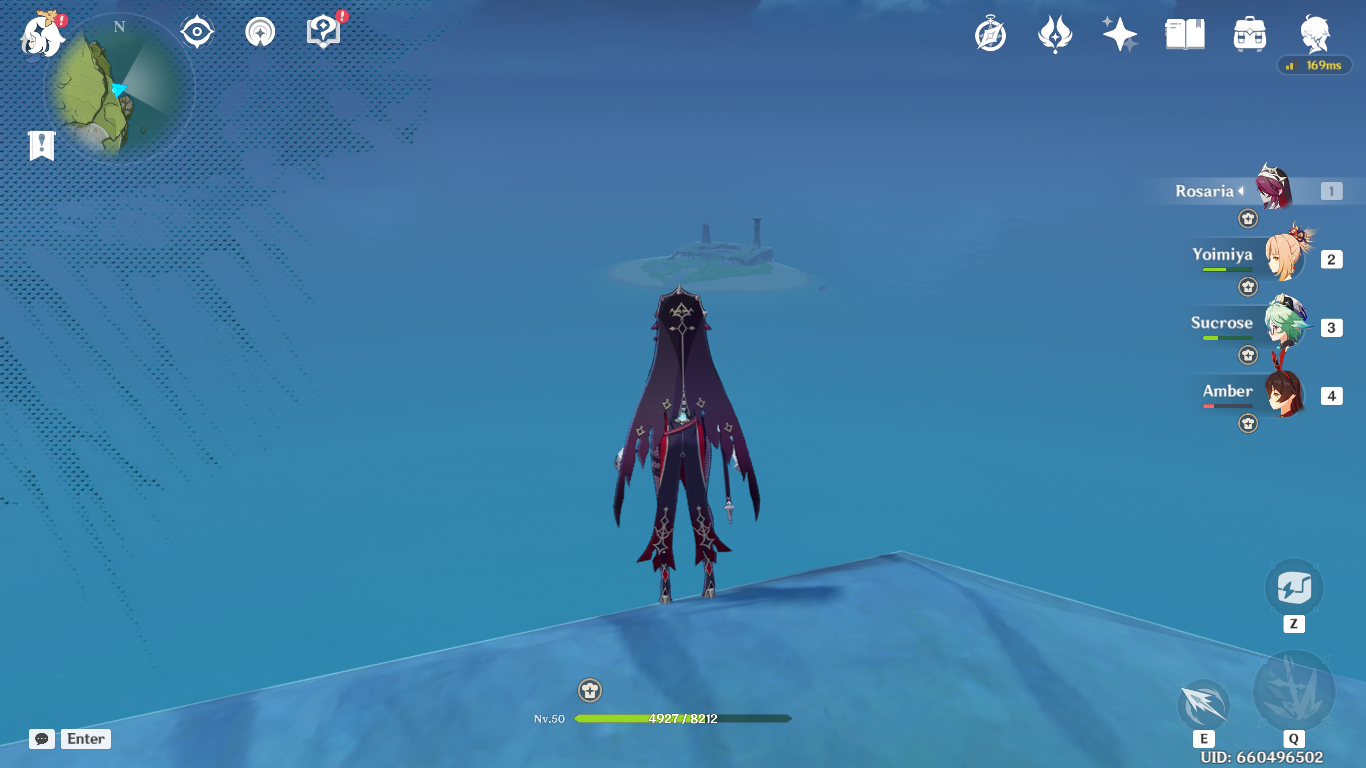
Task: Open the Battle Pass wings icon
Action: pos(1054,33)
